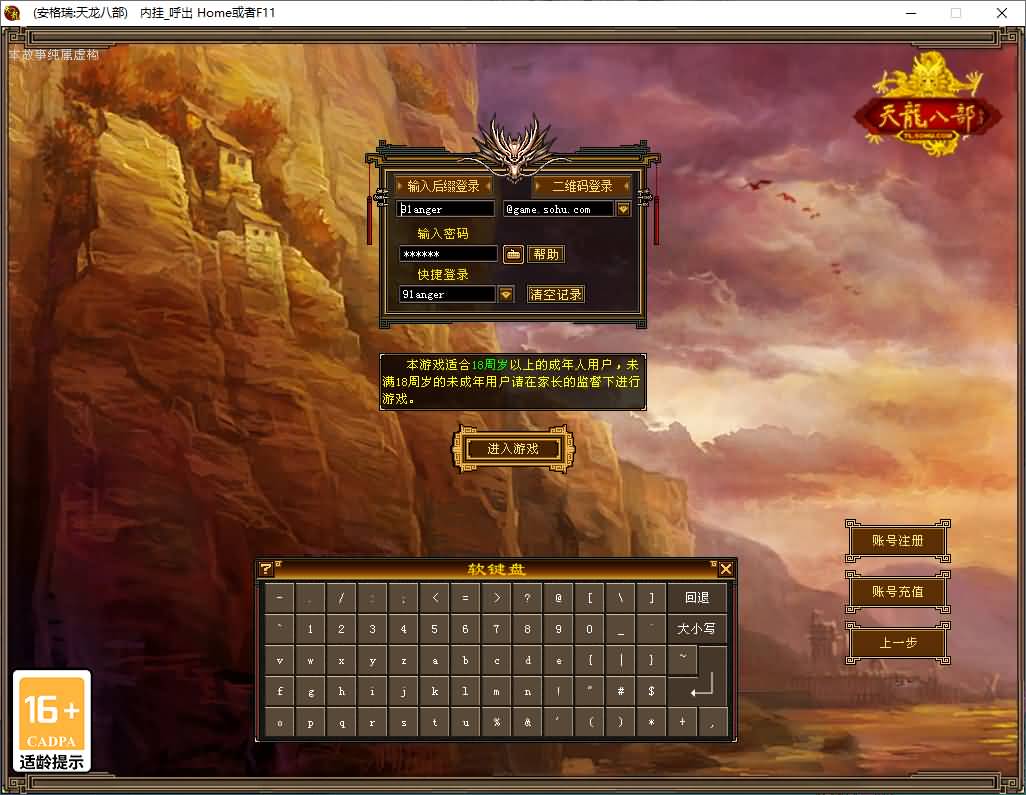Viewport: 1026px width, 795px height.
Task: Switch to 二维码登录 QR code login
Action: click(x=582, y=186)
